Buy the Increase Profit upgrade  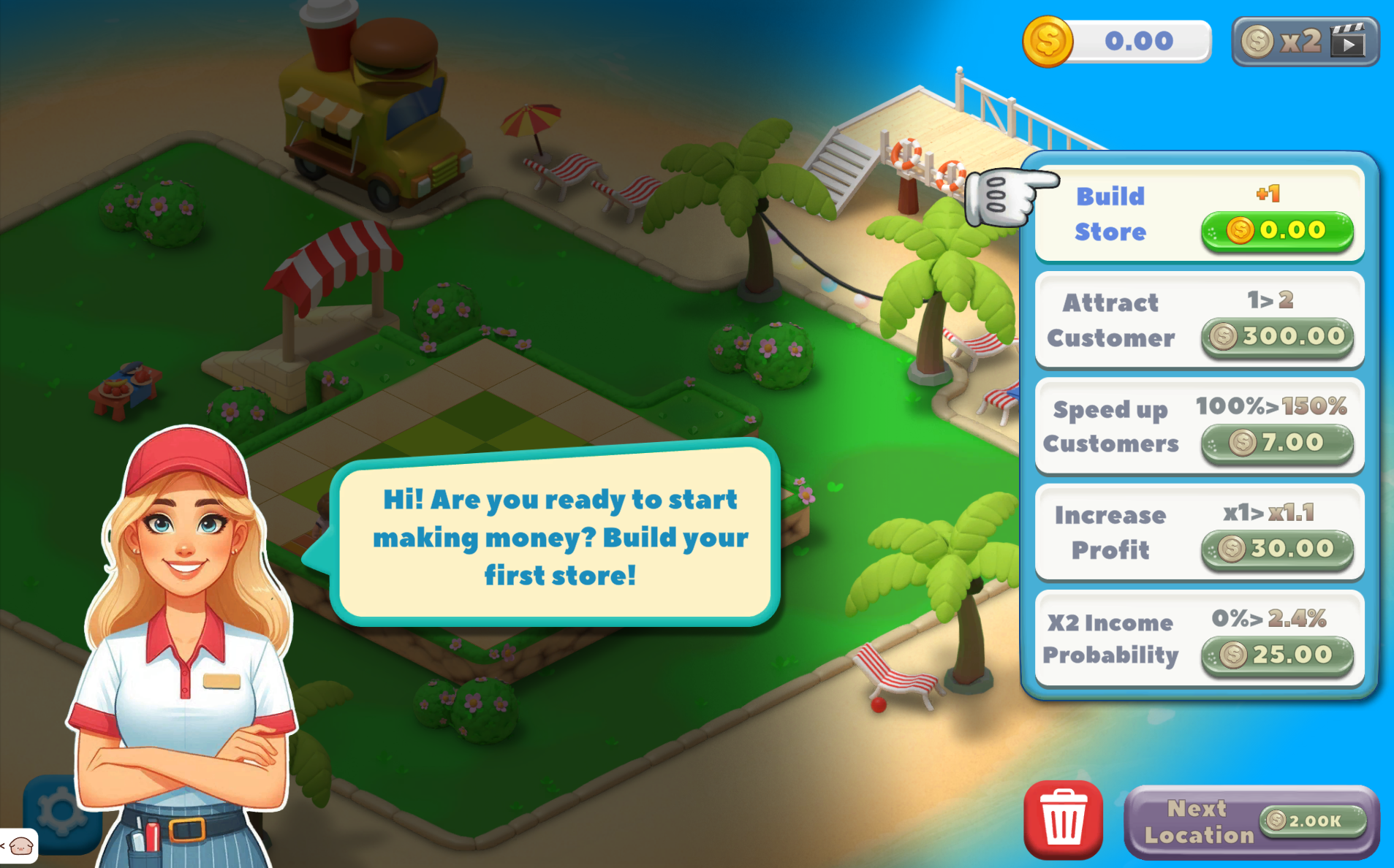1276,549
